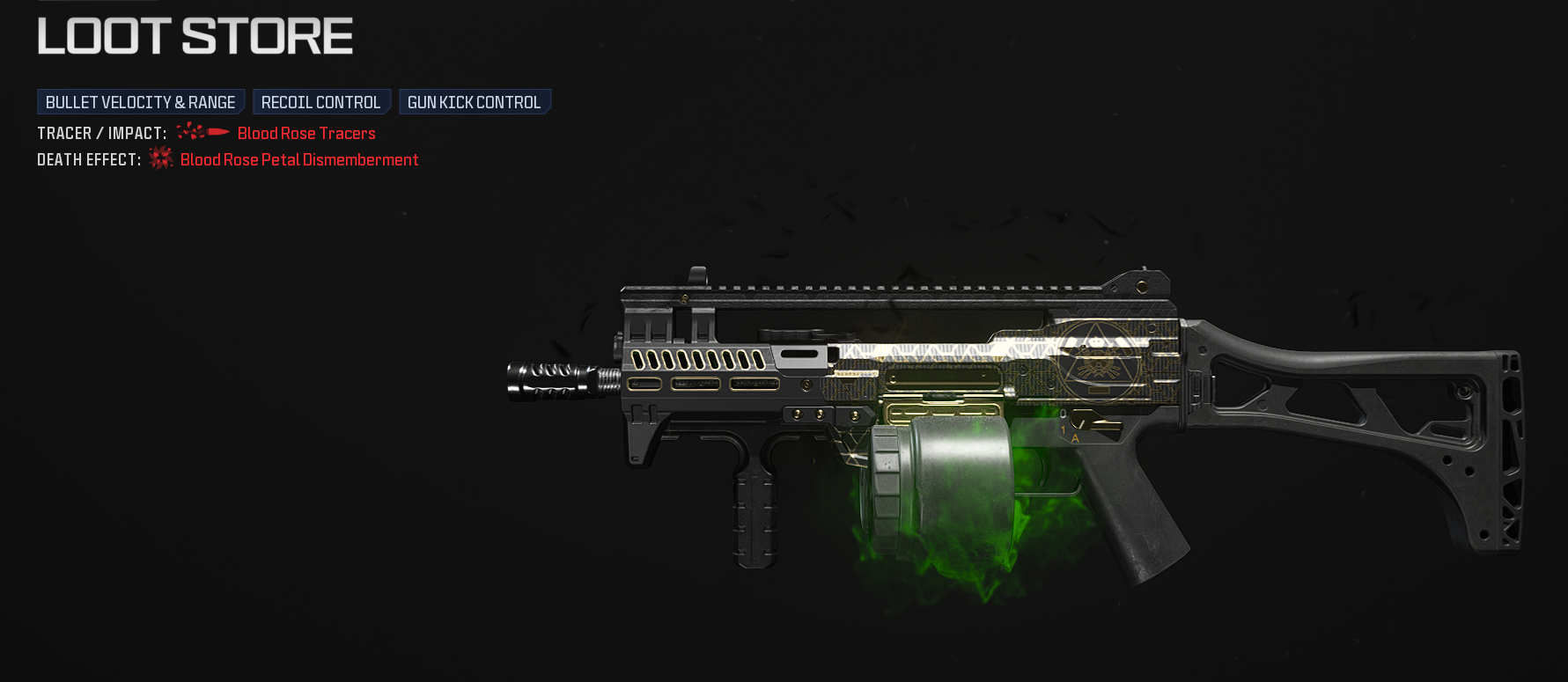Choose the Gun Kick Control tag
The image size is (1568, 682).
pos(474,102)
